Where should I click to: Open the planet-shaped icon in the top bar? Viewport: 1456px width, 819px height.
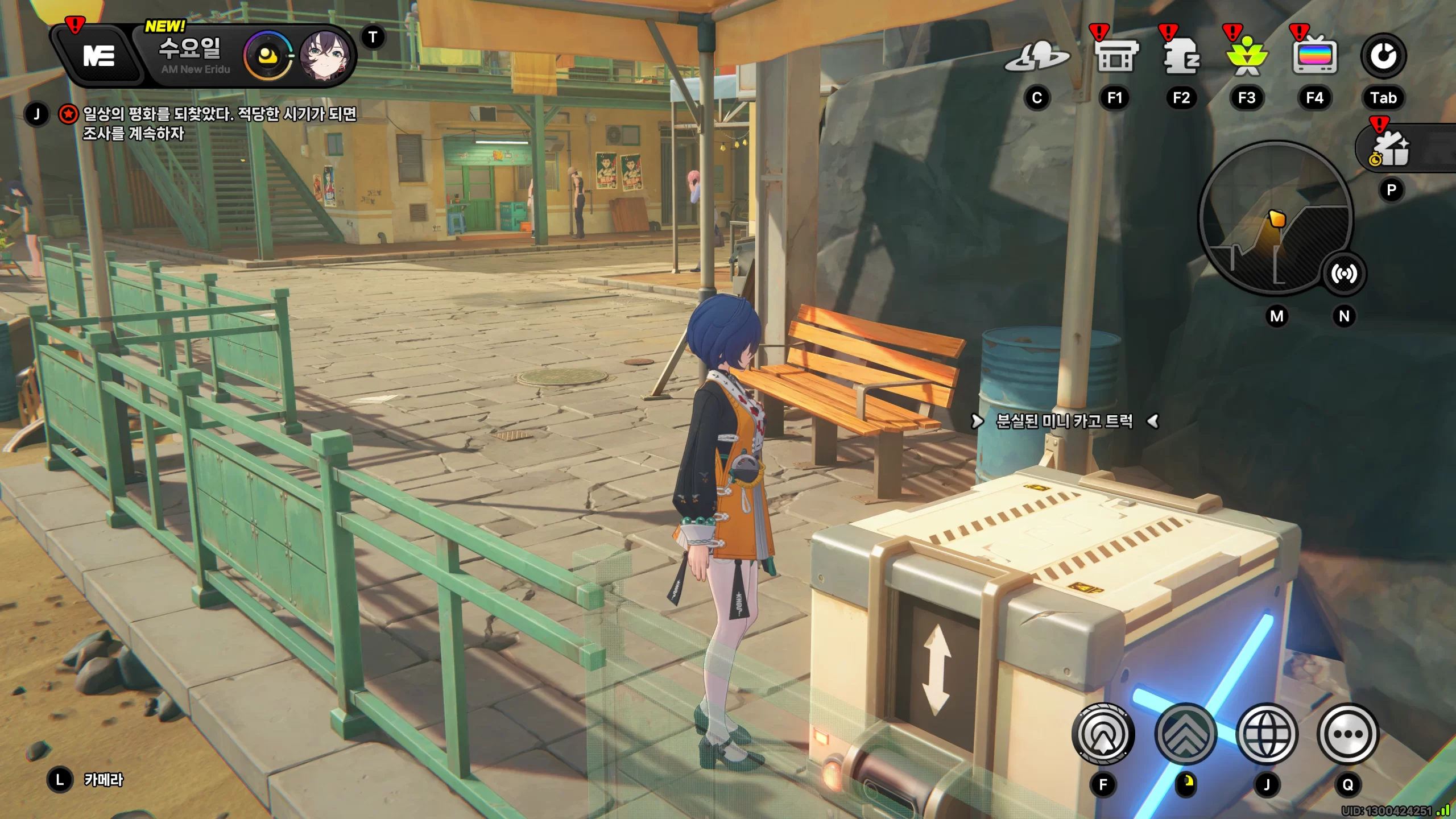(1037, 57)
